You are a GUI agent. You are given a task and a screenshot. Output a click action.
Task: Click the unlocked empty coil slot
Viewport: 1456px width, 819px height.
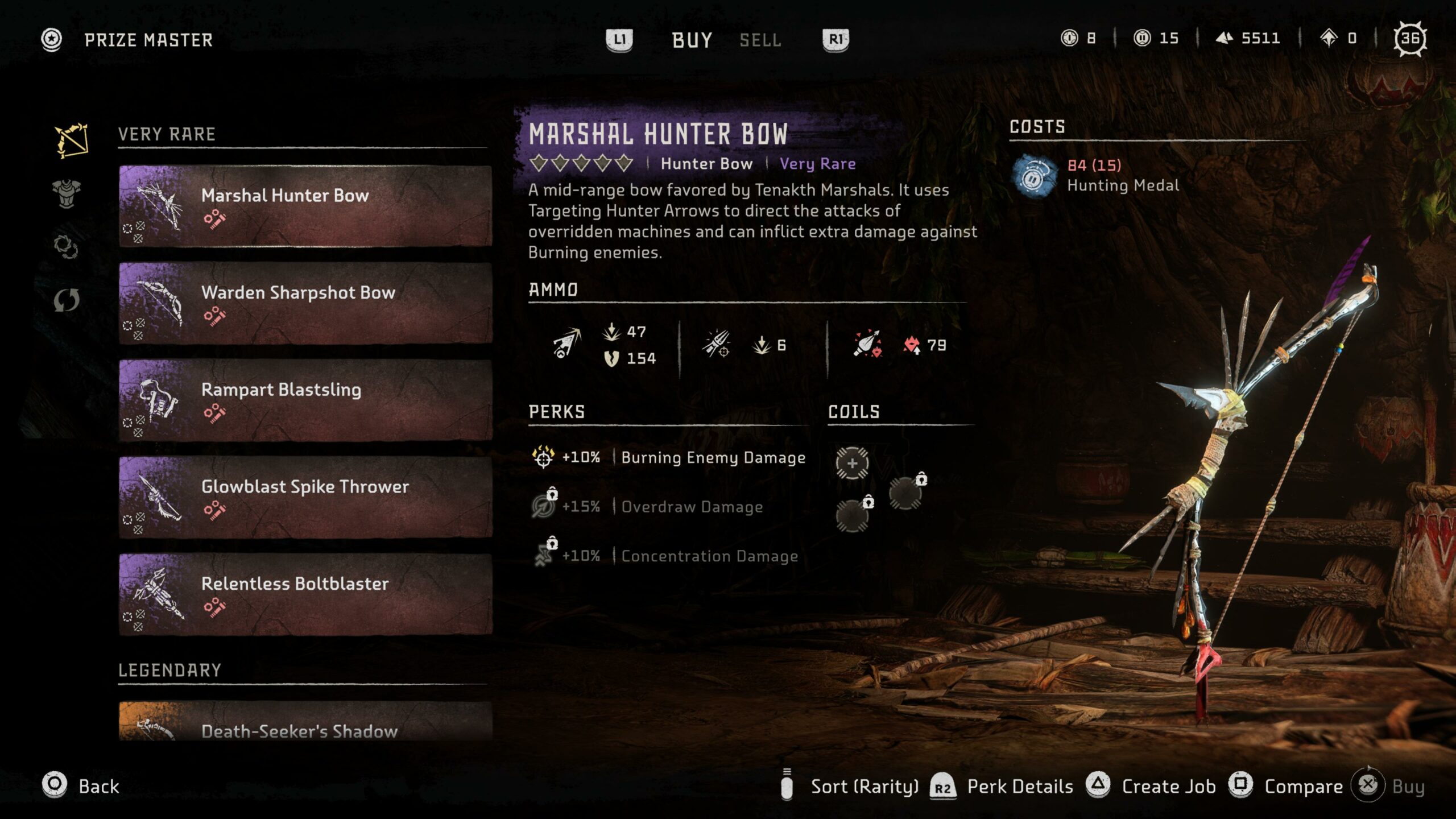click(852, 463)
